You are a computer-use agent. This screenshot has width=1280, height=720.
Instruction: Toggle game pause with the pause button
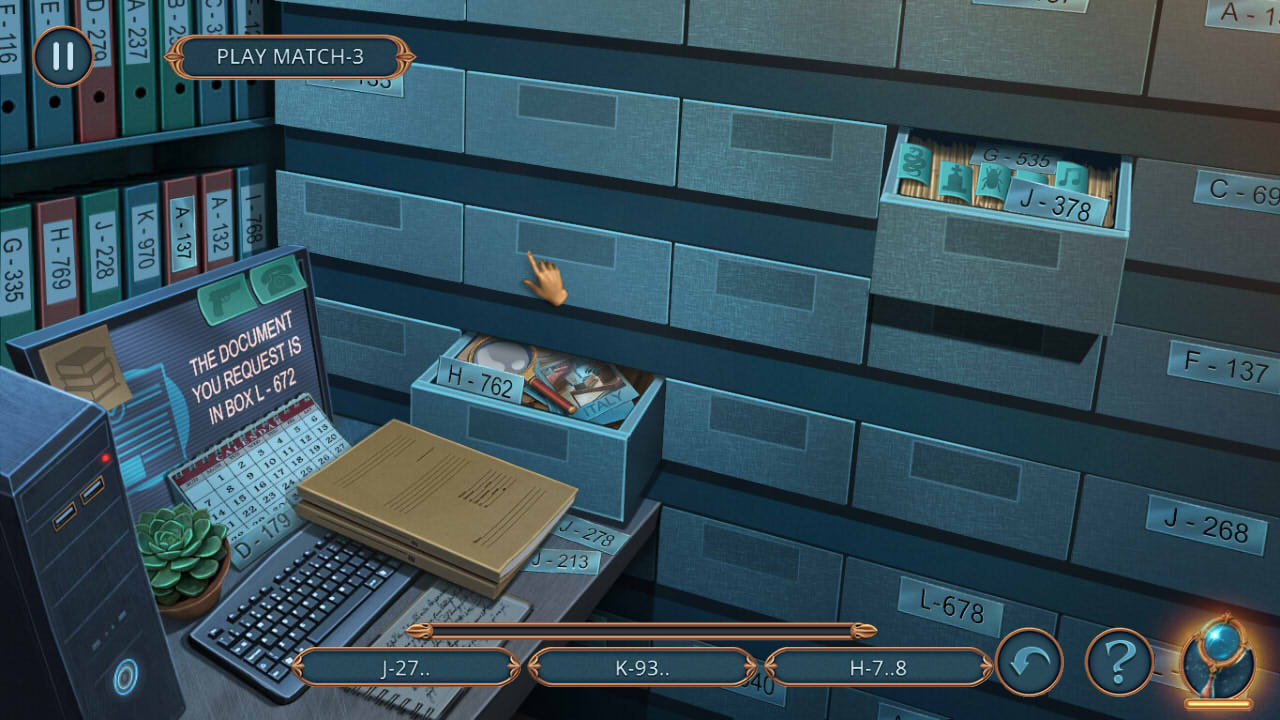coord(62,57)
